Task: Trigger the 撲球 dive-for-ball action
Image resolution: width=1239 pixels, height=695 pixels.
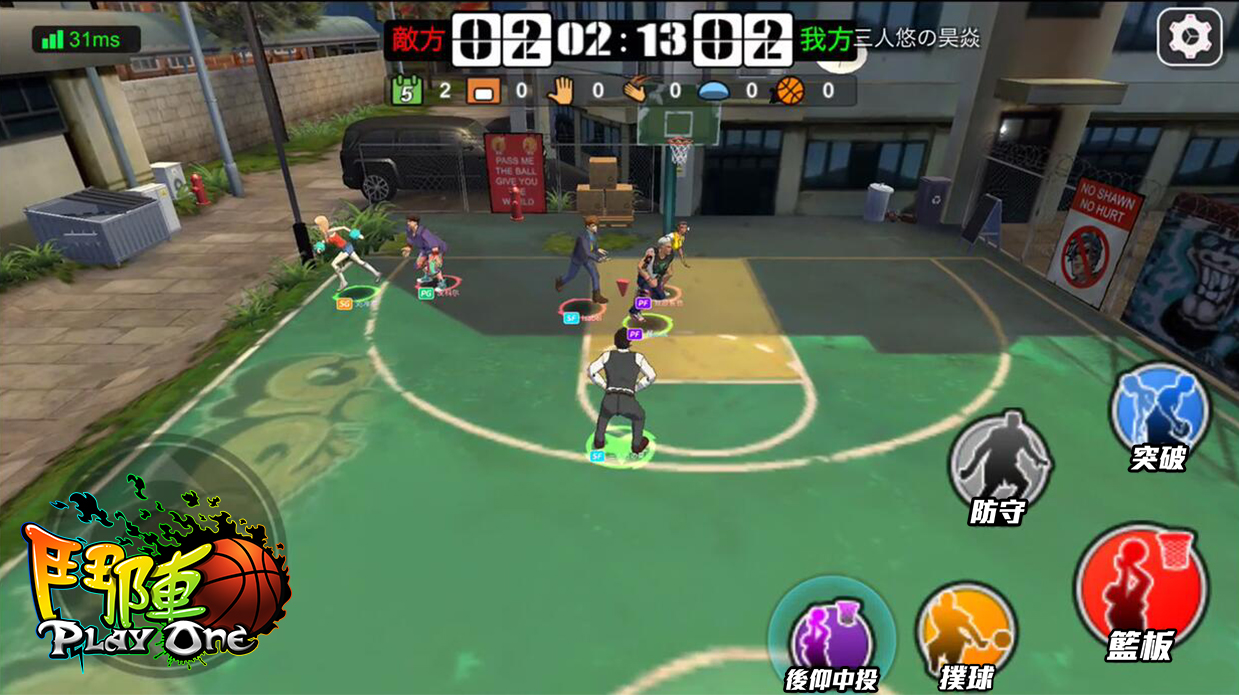Action: pos(966,633)
